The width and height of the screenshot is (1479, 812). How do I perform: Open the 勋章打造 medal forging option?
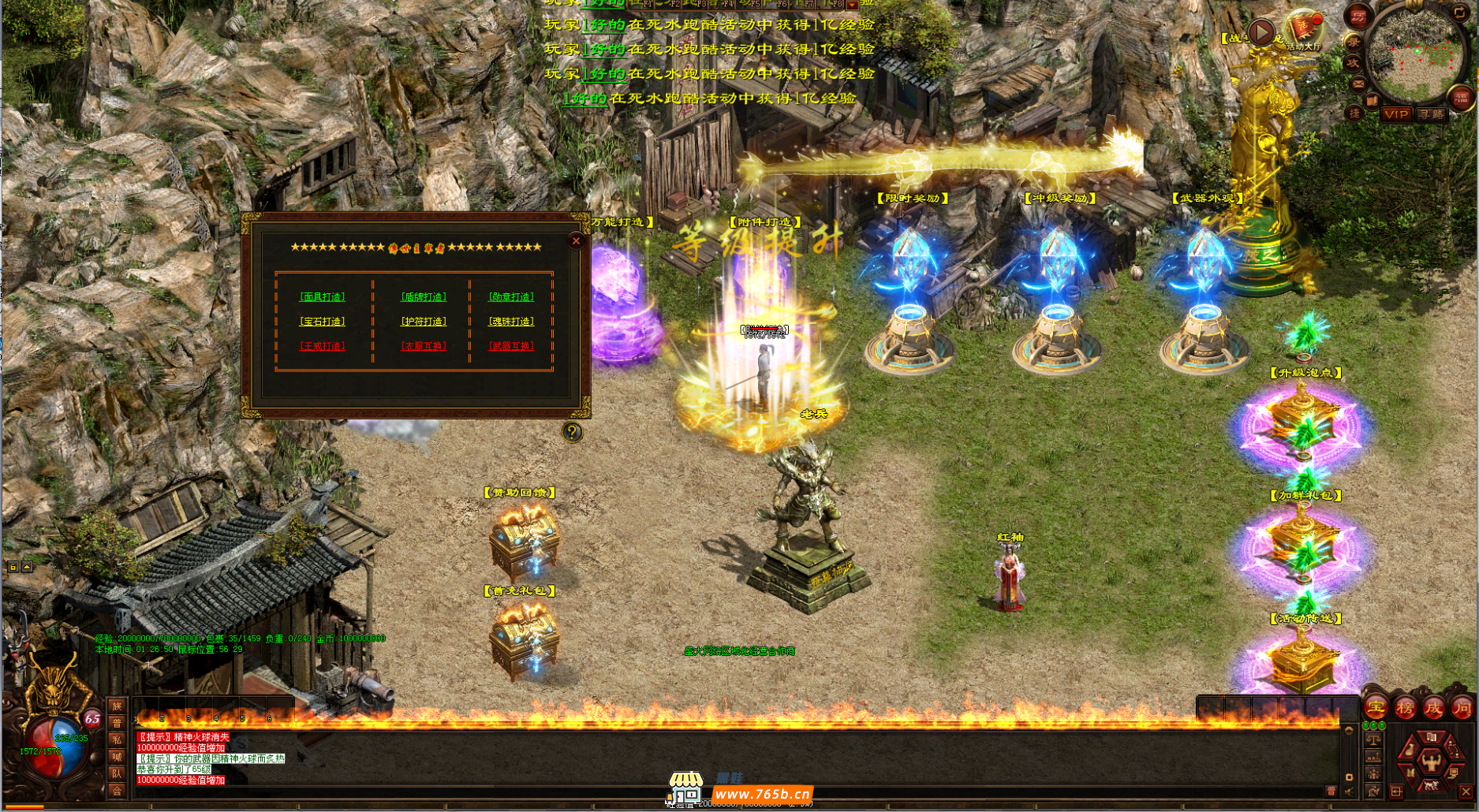(511, 297)
